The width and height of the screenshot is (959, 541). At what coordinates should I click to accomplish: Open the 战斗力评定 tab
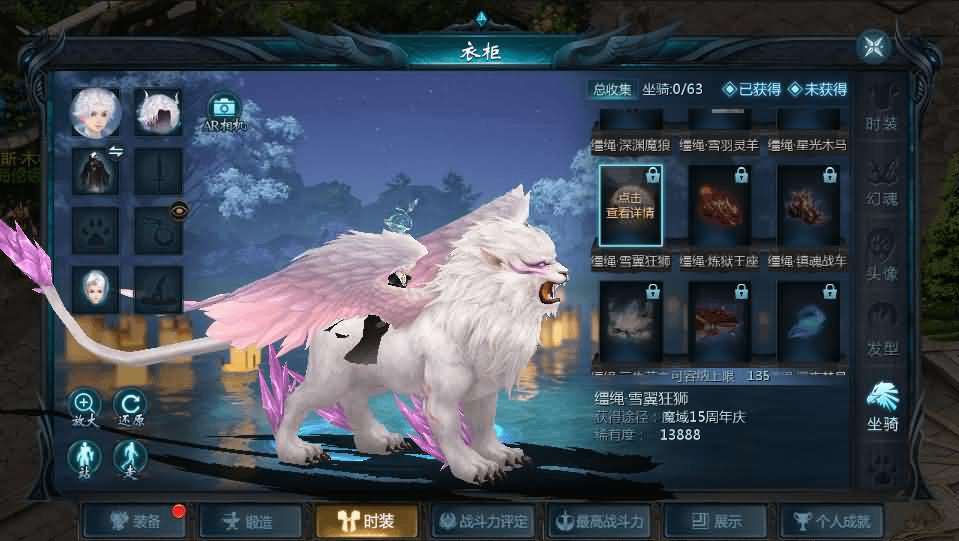(x=484, y=521)
